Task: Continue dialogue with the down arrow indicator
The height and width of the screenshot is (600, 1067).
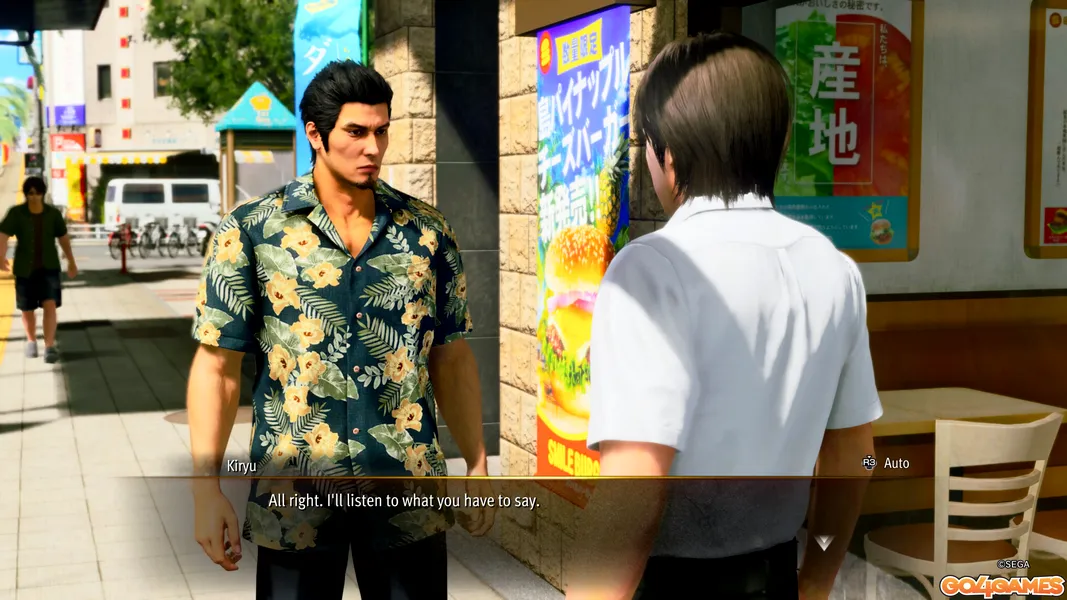Action: click(823, 542)
